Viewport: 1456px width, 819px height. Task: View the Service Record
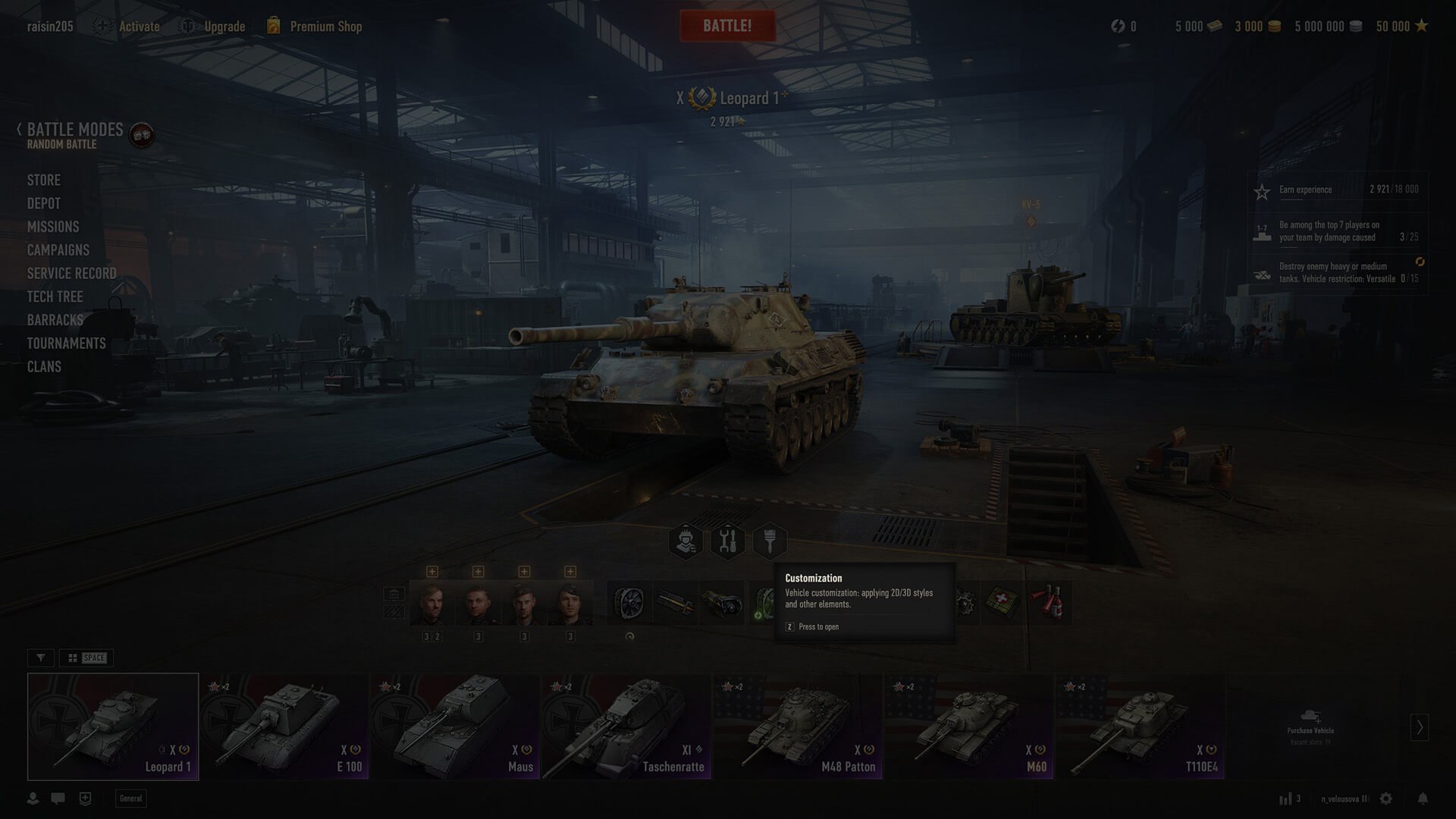pos(72,274)
